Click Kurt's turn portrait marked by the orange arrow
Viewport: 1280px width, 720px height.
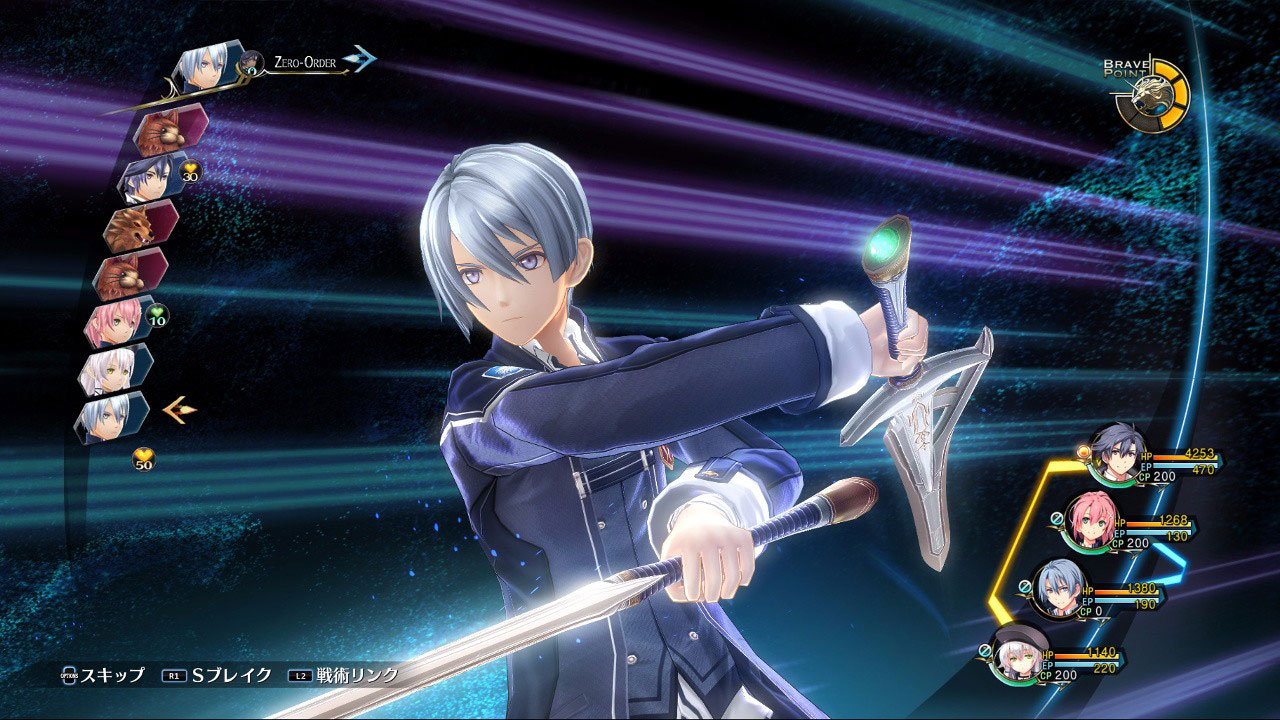point(110,417)
